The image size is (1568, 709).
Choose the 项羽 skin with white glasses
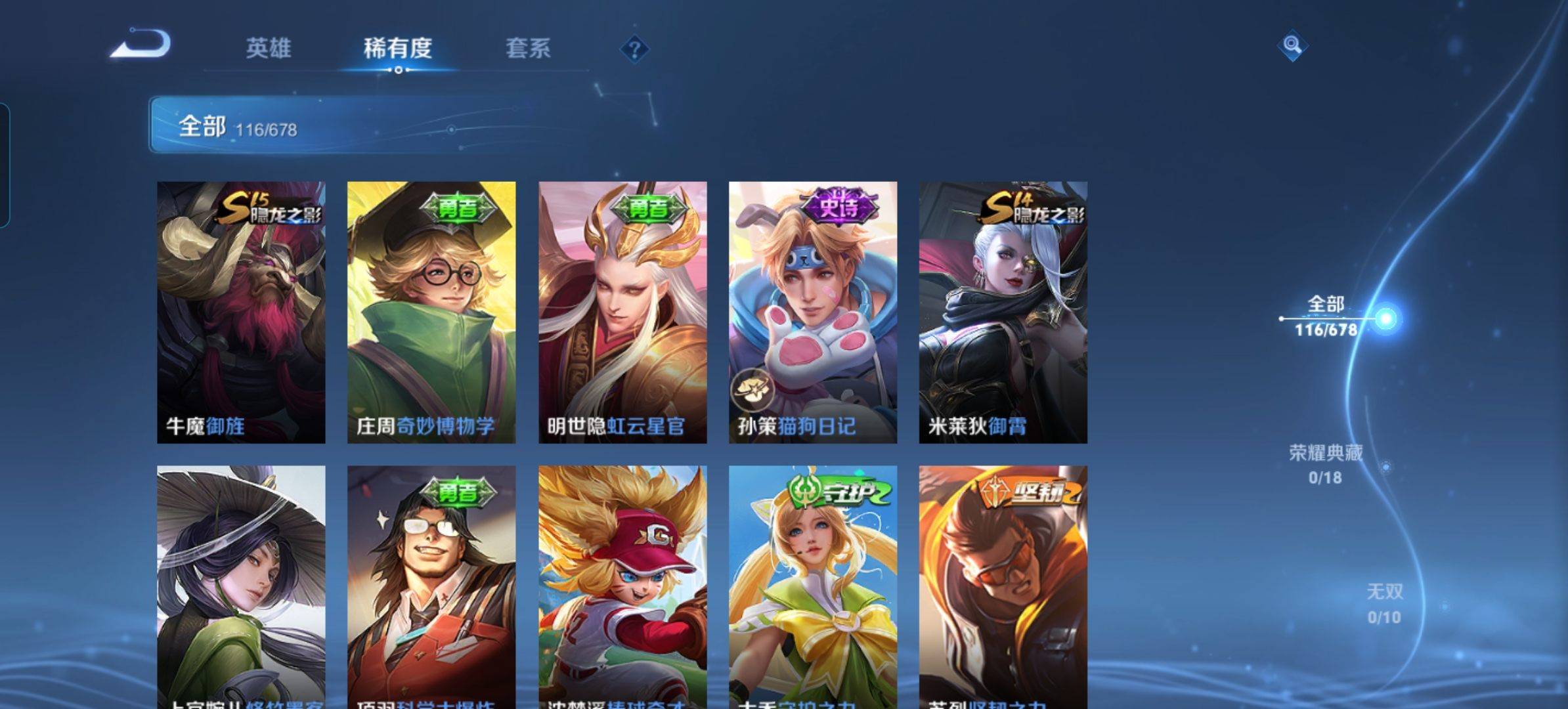click(431, 588)
